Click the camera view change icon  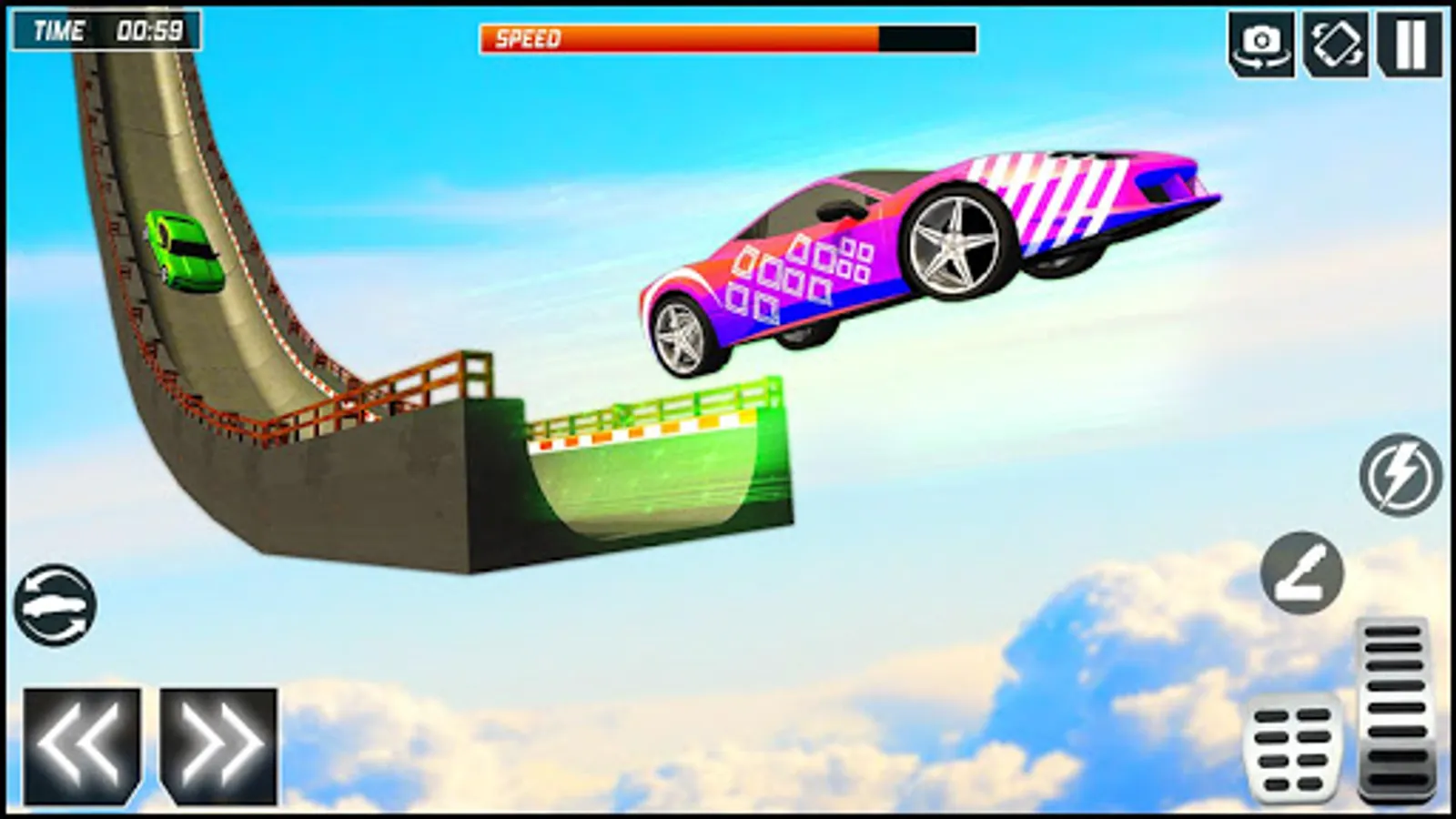(x=1260, y=41)
